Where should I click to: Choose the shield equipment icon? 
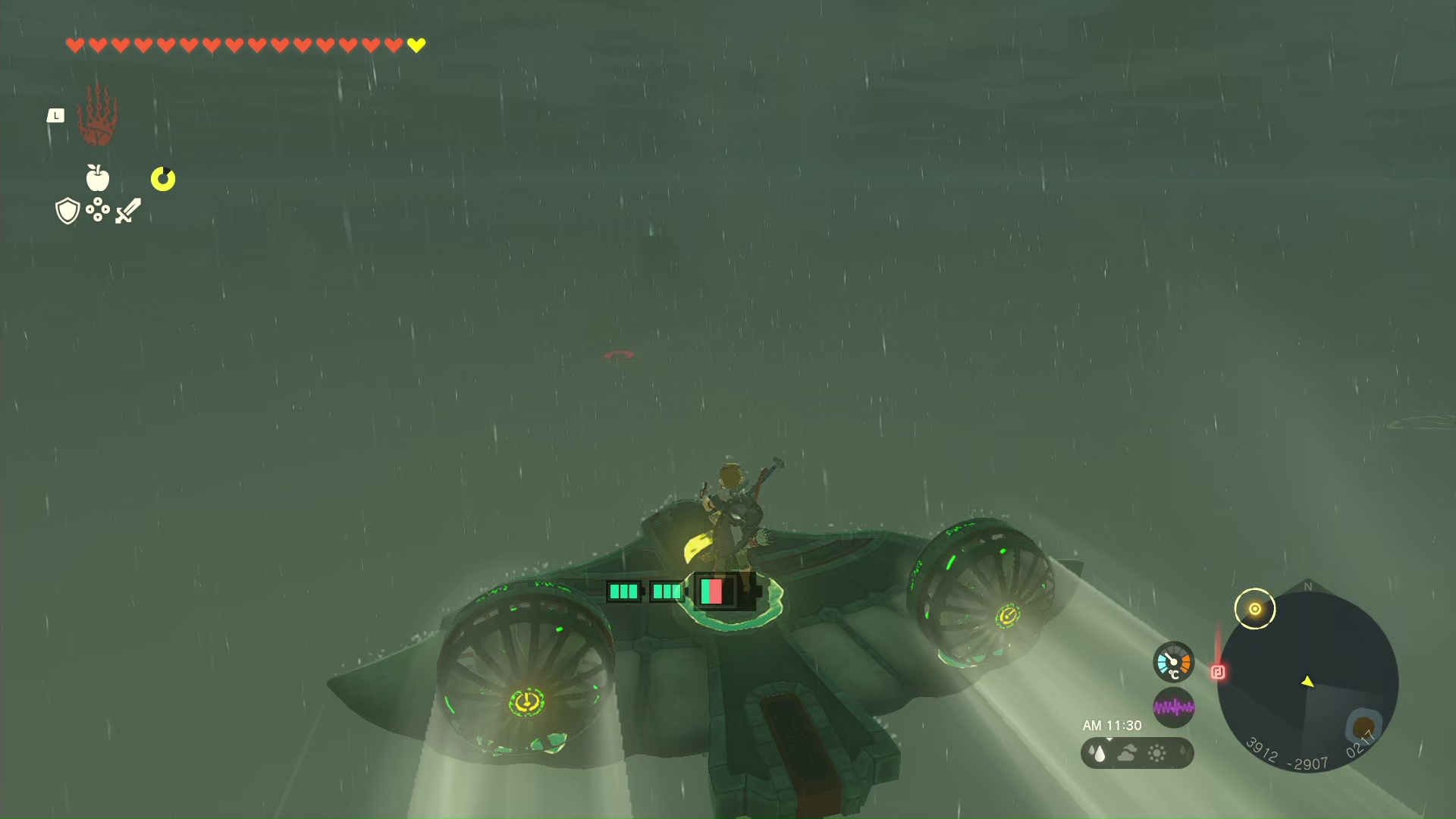point(67,211)
